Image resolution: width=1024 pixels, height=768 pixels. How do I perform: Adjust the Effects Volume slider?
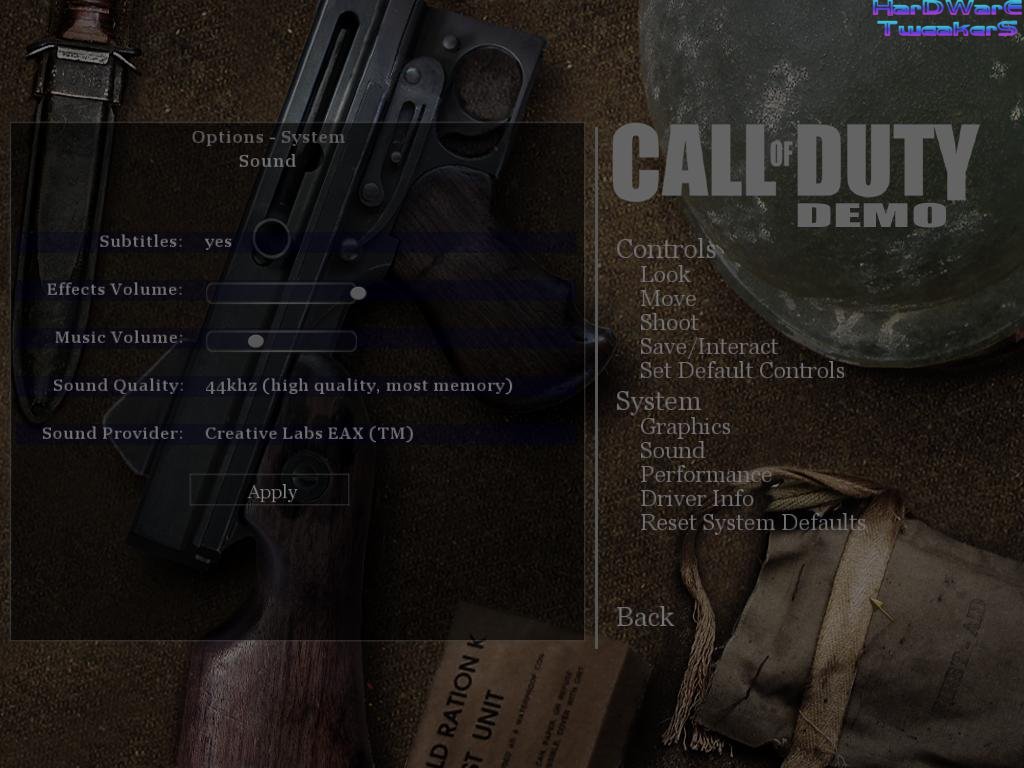coord(357,293)
